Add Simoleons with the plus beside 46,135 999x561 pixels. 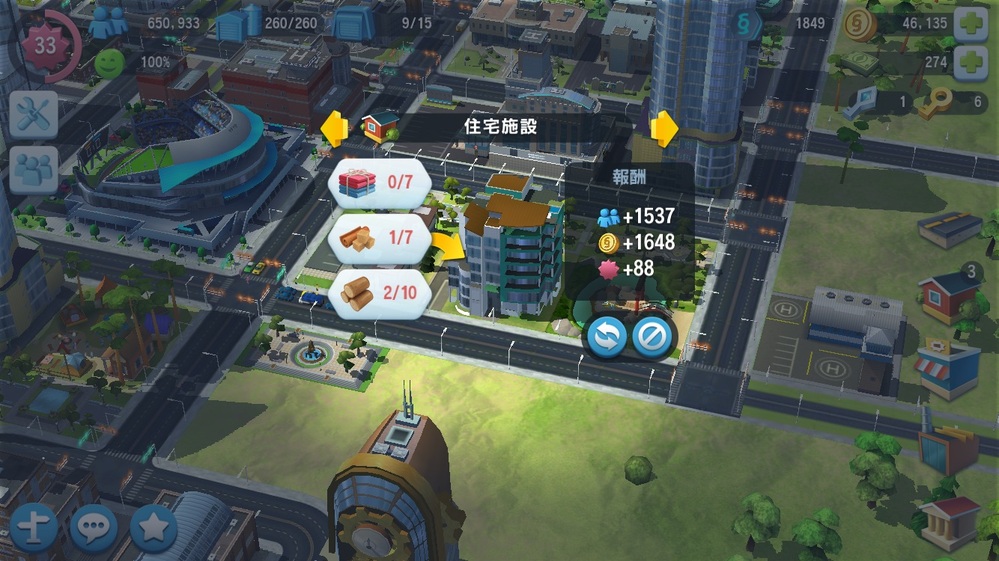tap(971, 24)
